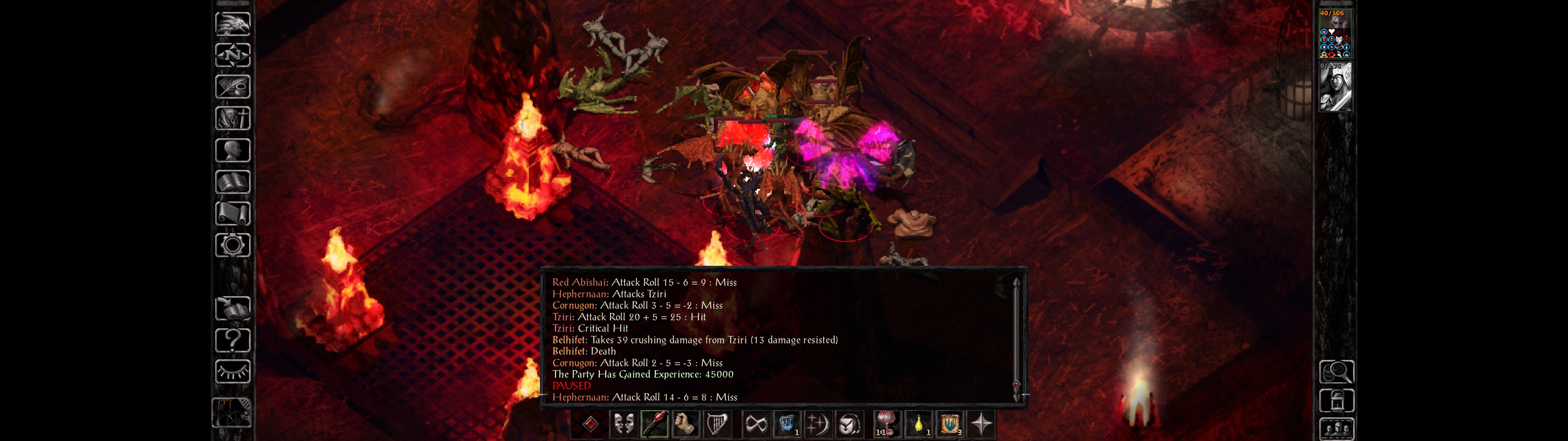Open the options gear menu
The height and width of the screenshot is (441, 1568).
[x=232, y=246]
